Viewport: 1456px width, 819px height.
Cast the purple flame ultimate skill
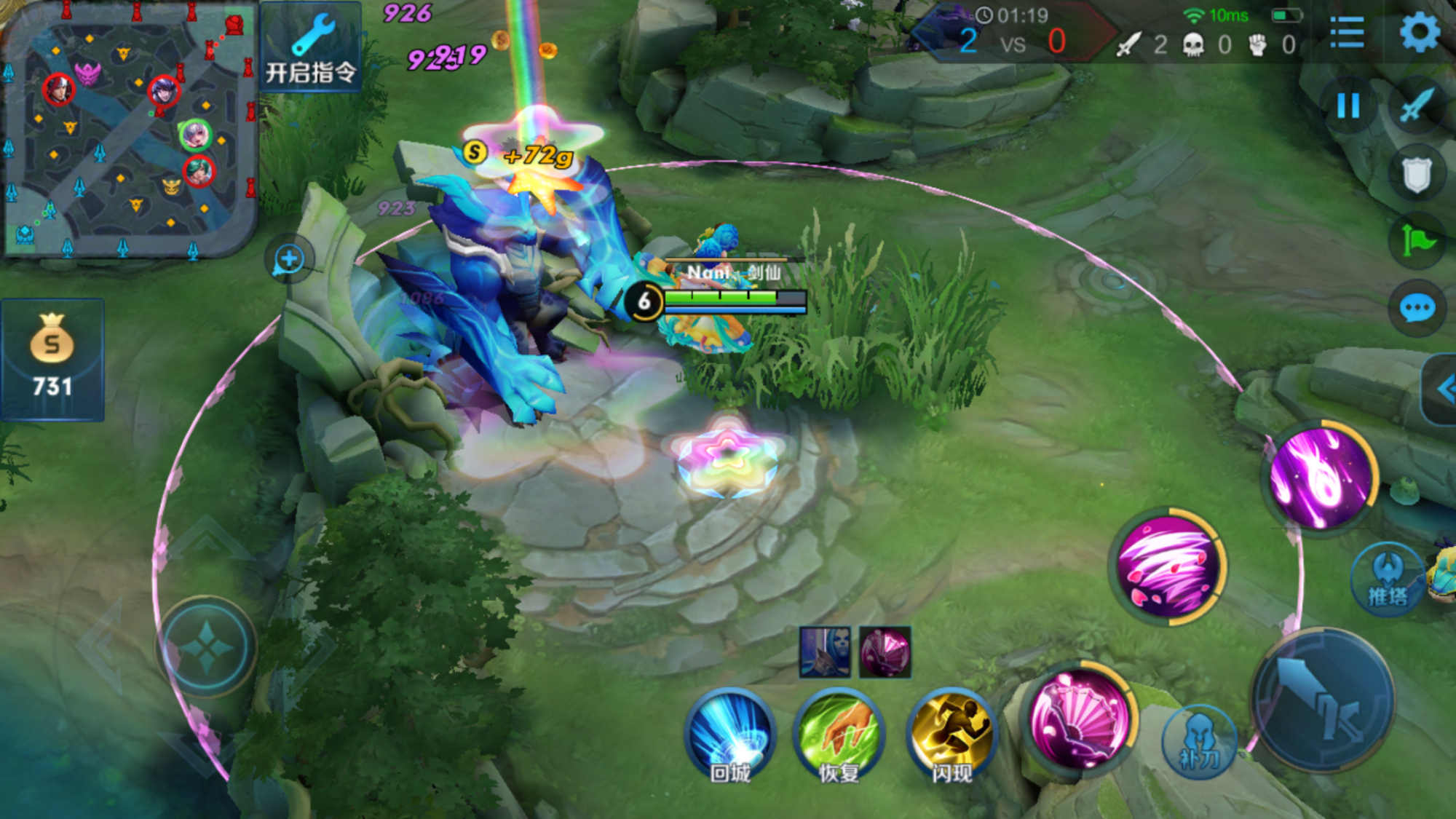click(1321, 478)
